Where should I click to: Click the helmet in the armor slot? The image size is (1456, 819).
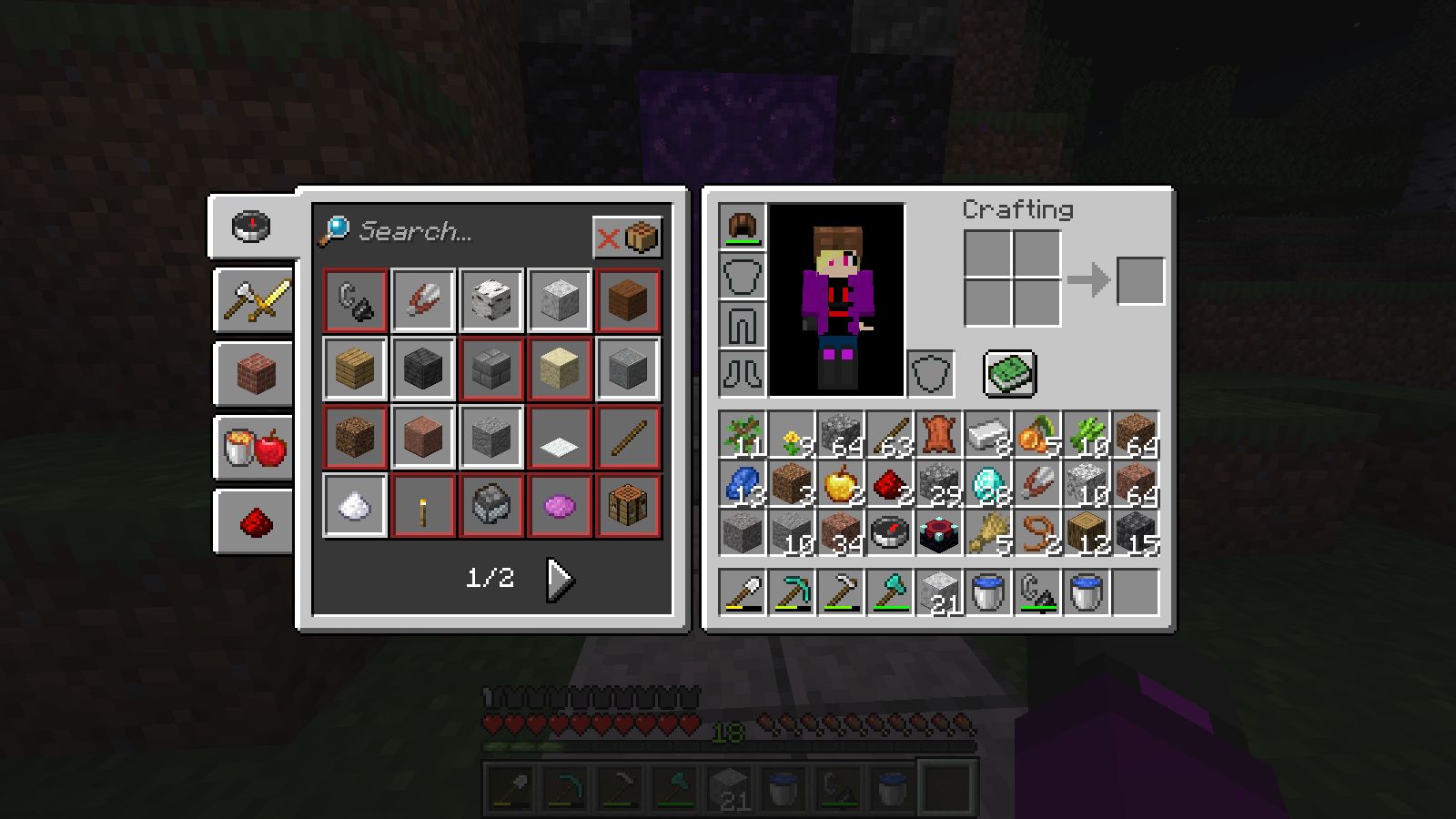click(743, 229)
